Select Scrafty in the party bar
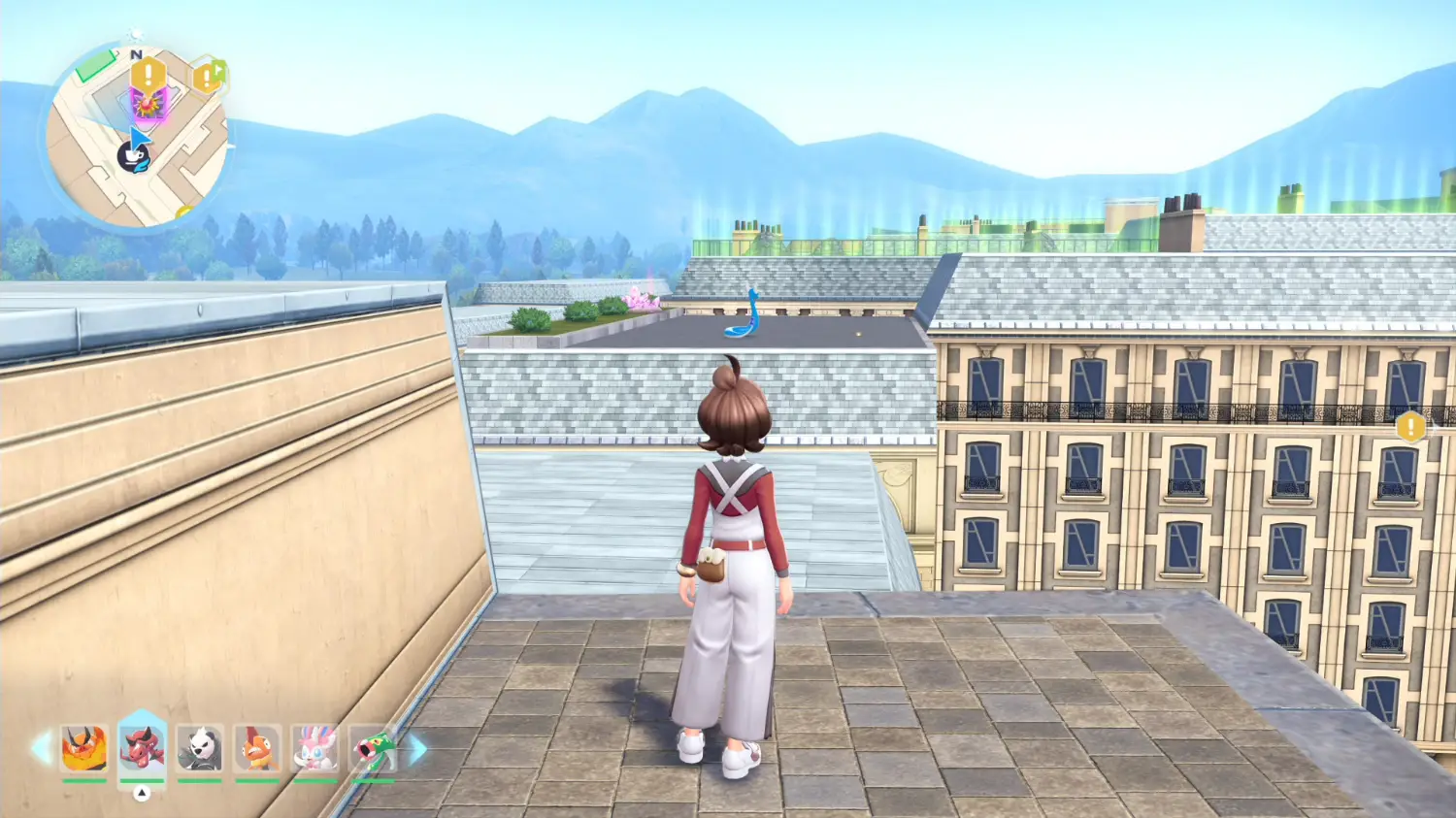Image resolution: width=1456 pixels, height=818 pixels. pos(257,749)
